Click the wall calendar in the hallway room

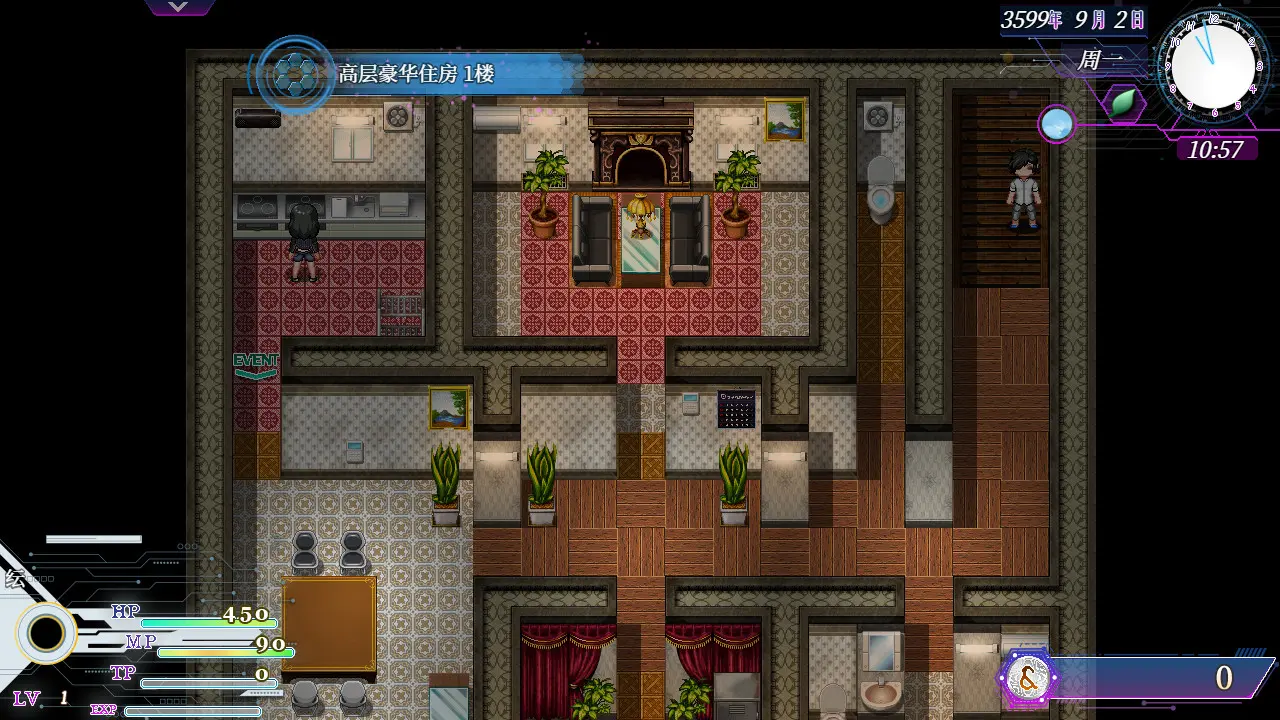click(x=737, y=408)
